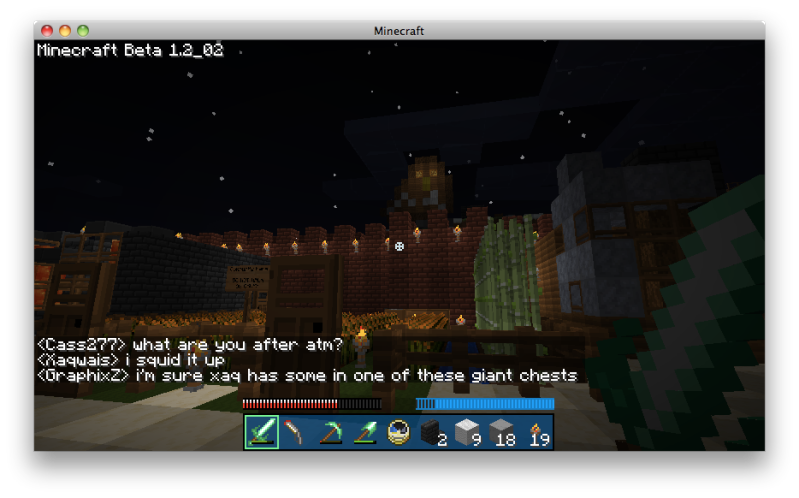The height and width of the screenshot is (498, 799).
Task: Select the bow in the hotbar
Action: (x=296, y=432)
